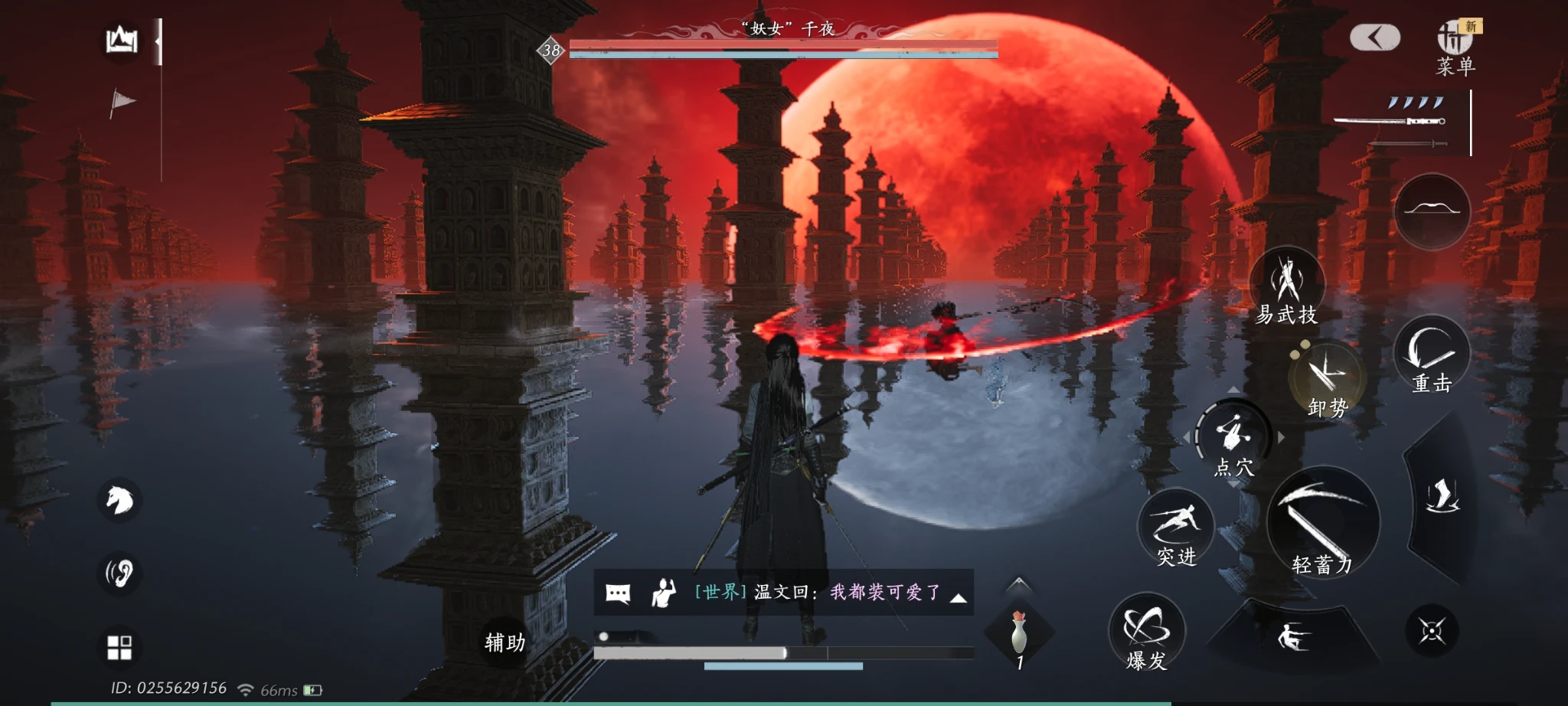
Task: Open the crown icon panel
Action: pyautogui.click(x=122, y=40)
